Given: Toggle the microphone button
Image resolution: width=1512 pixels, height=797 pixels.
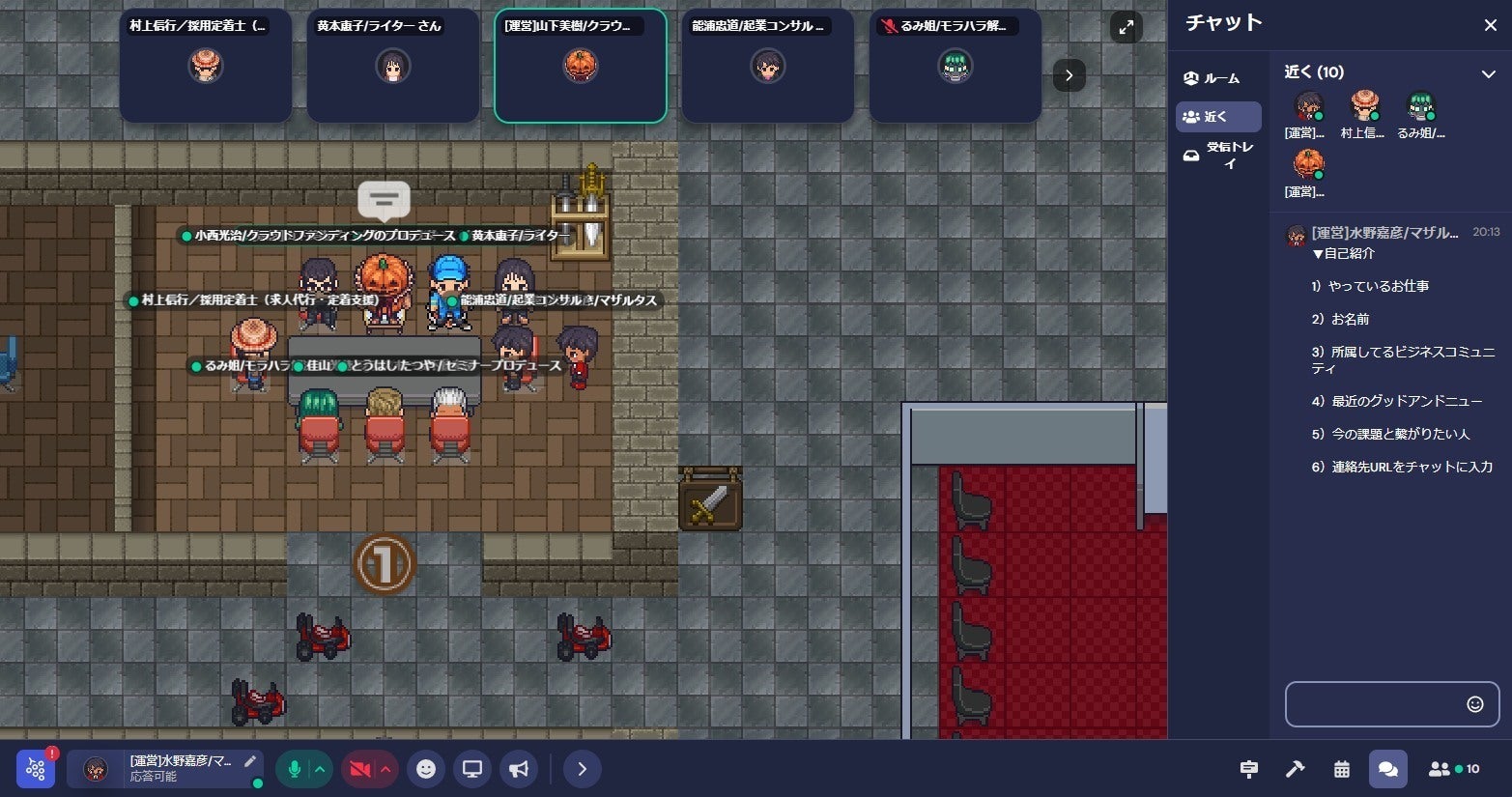Looking at the screenshot, I should pos(294,769).
